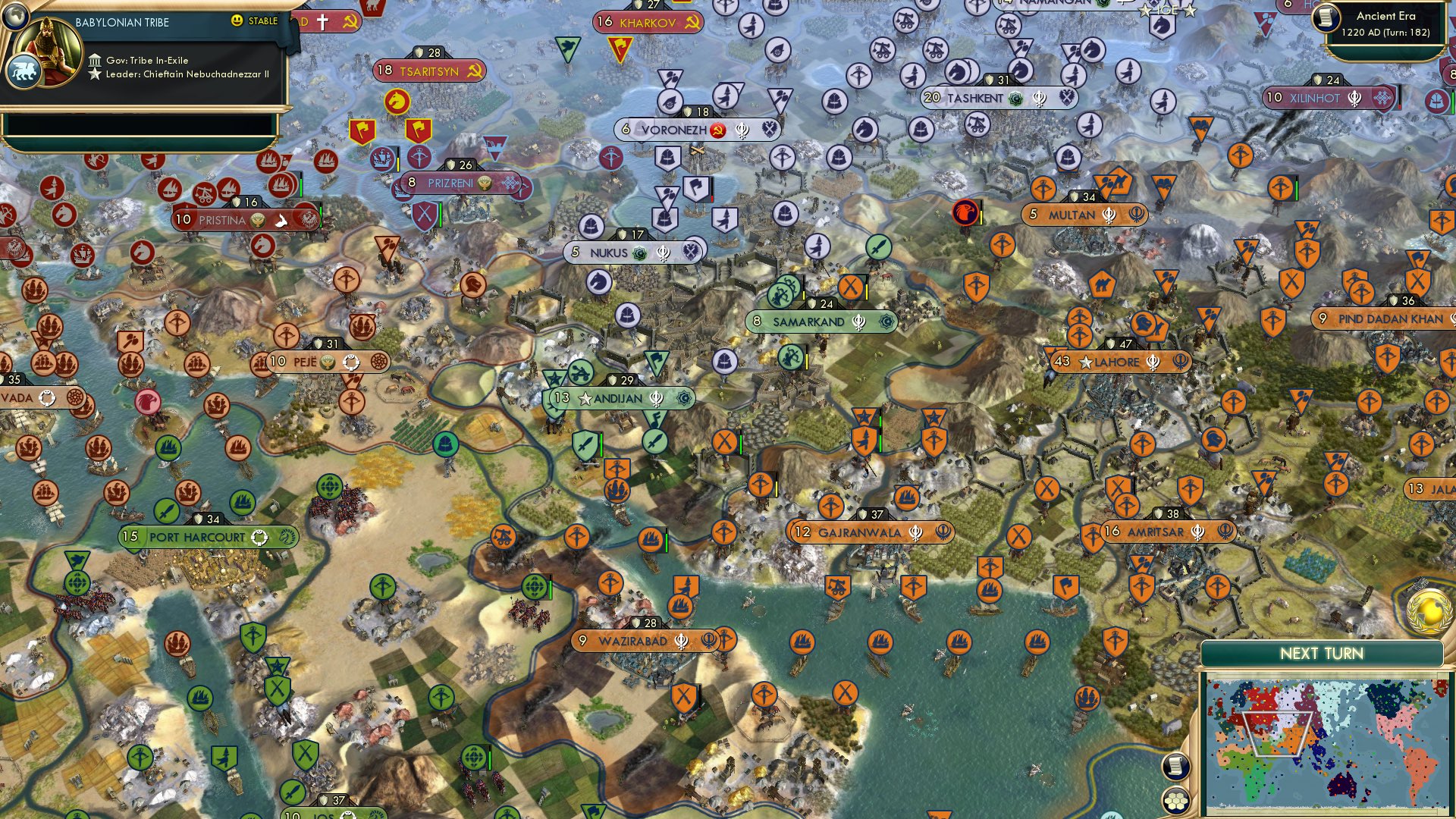Toggle strategic view with the hexagon grid icon
Viewport: 1456px width, 819px height.
click(x=1176, y=802)
